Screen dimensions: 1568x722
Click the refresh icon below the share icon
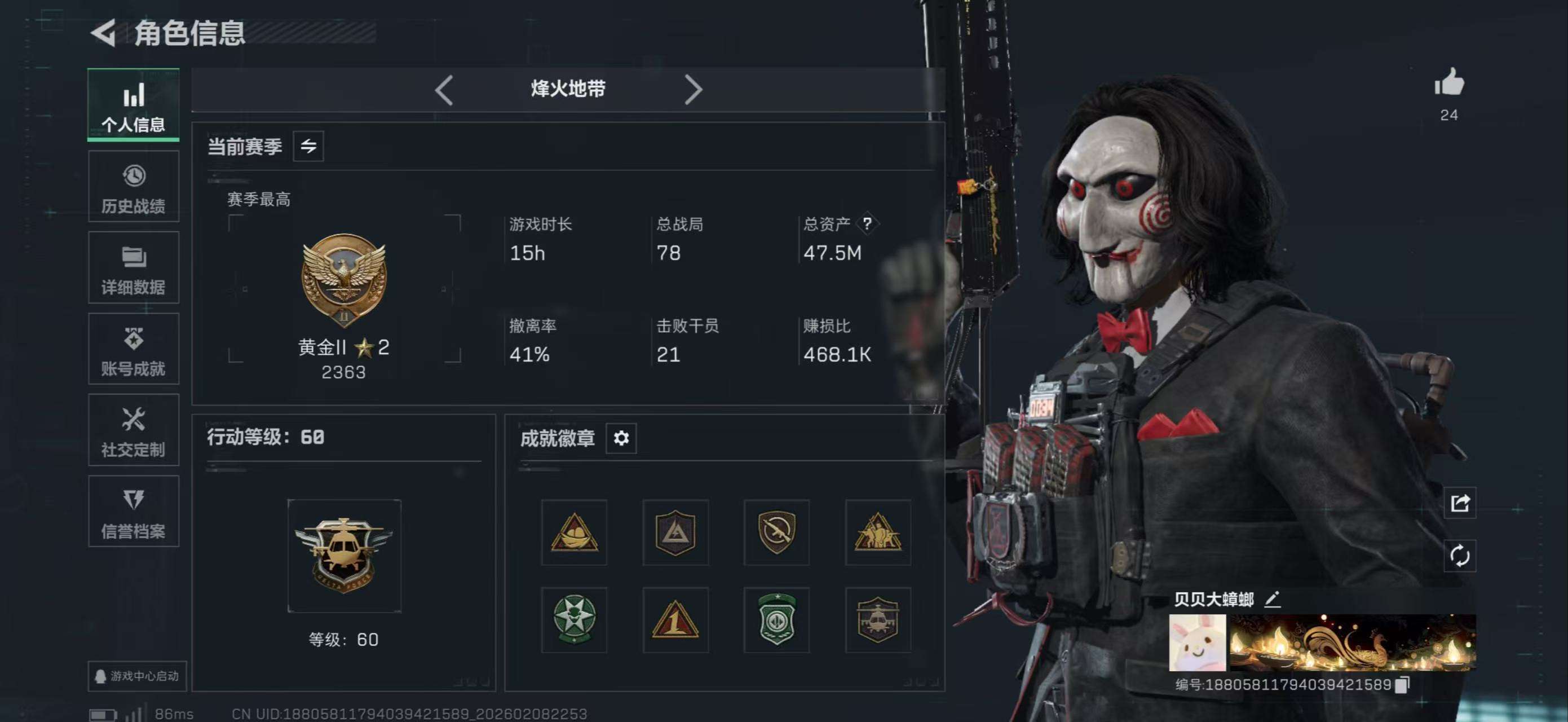(1460, 555)
